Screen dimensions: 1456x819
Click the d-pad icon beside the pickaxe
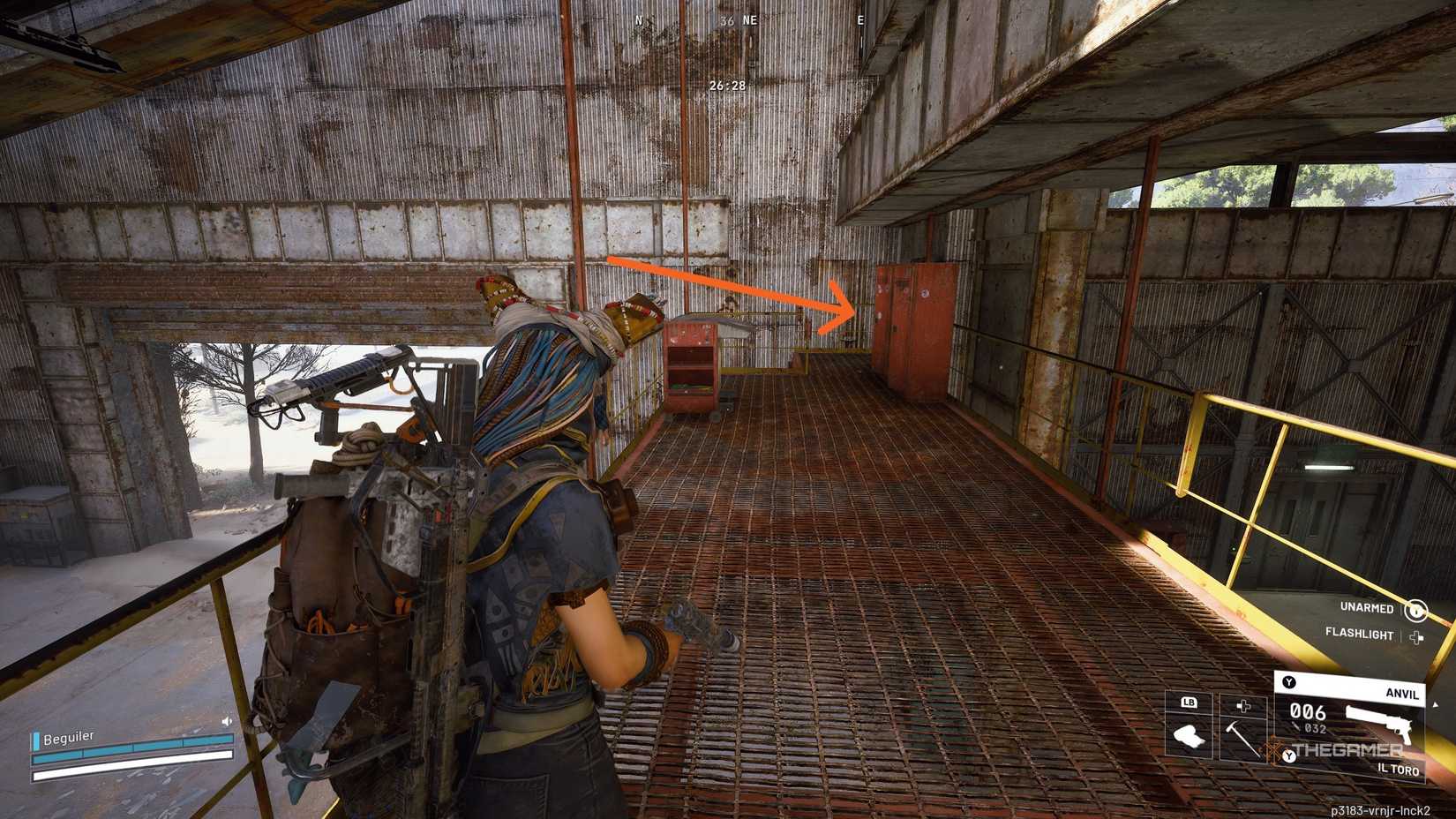tap(1243, 705)
